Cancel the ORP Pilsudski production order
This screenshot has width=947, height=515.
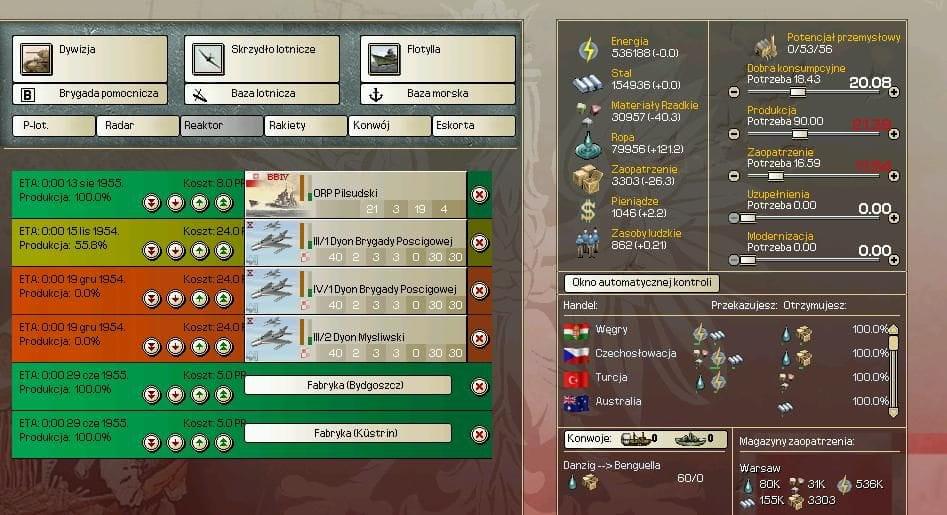click(x=479, y=194)
